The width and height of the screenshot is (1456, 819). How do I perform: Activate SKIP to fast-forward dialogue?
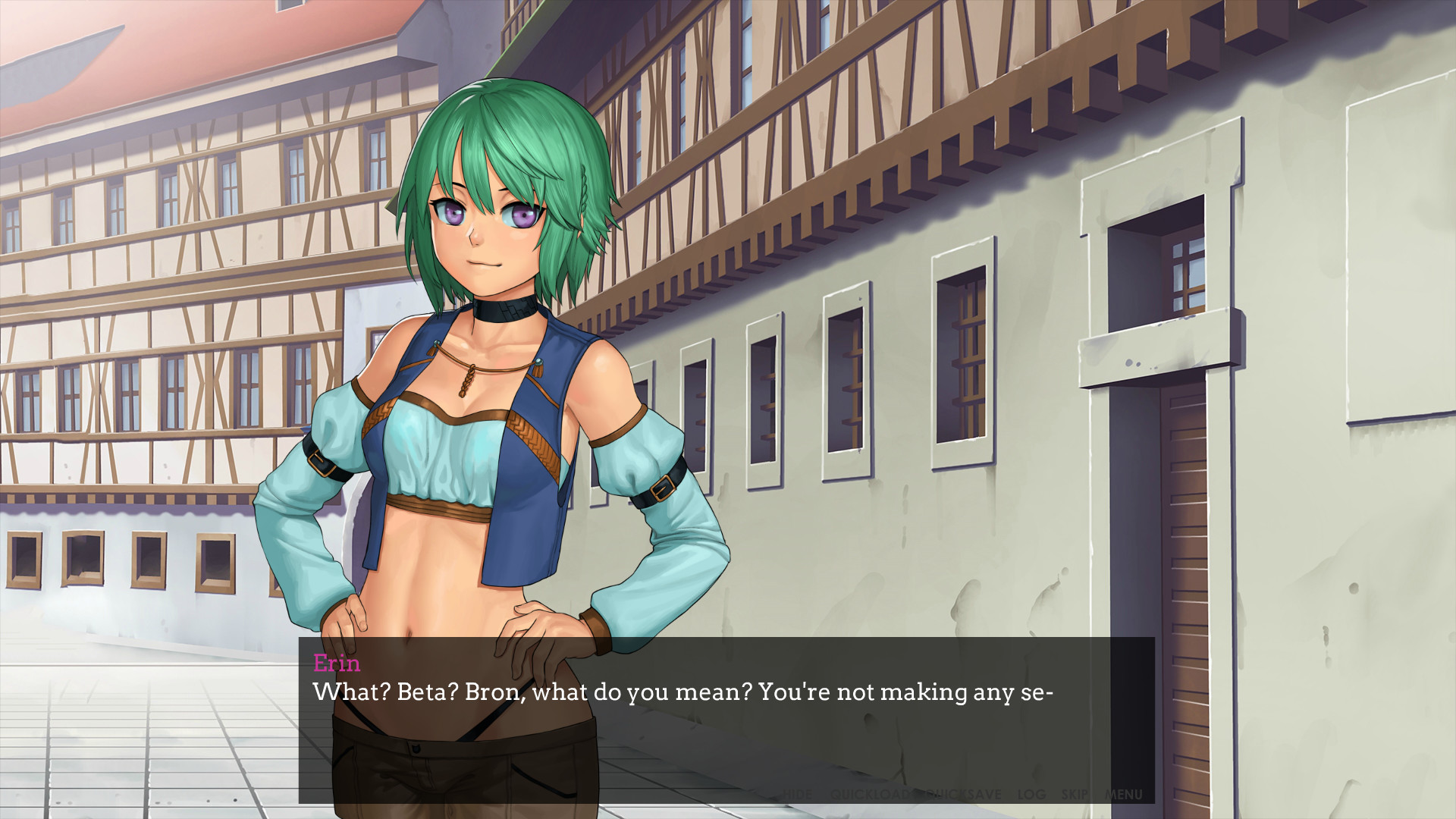pyautogui.click(x=1075, y=795)
